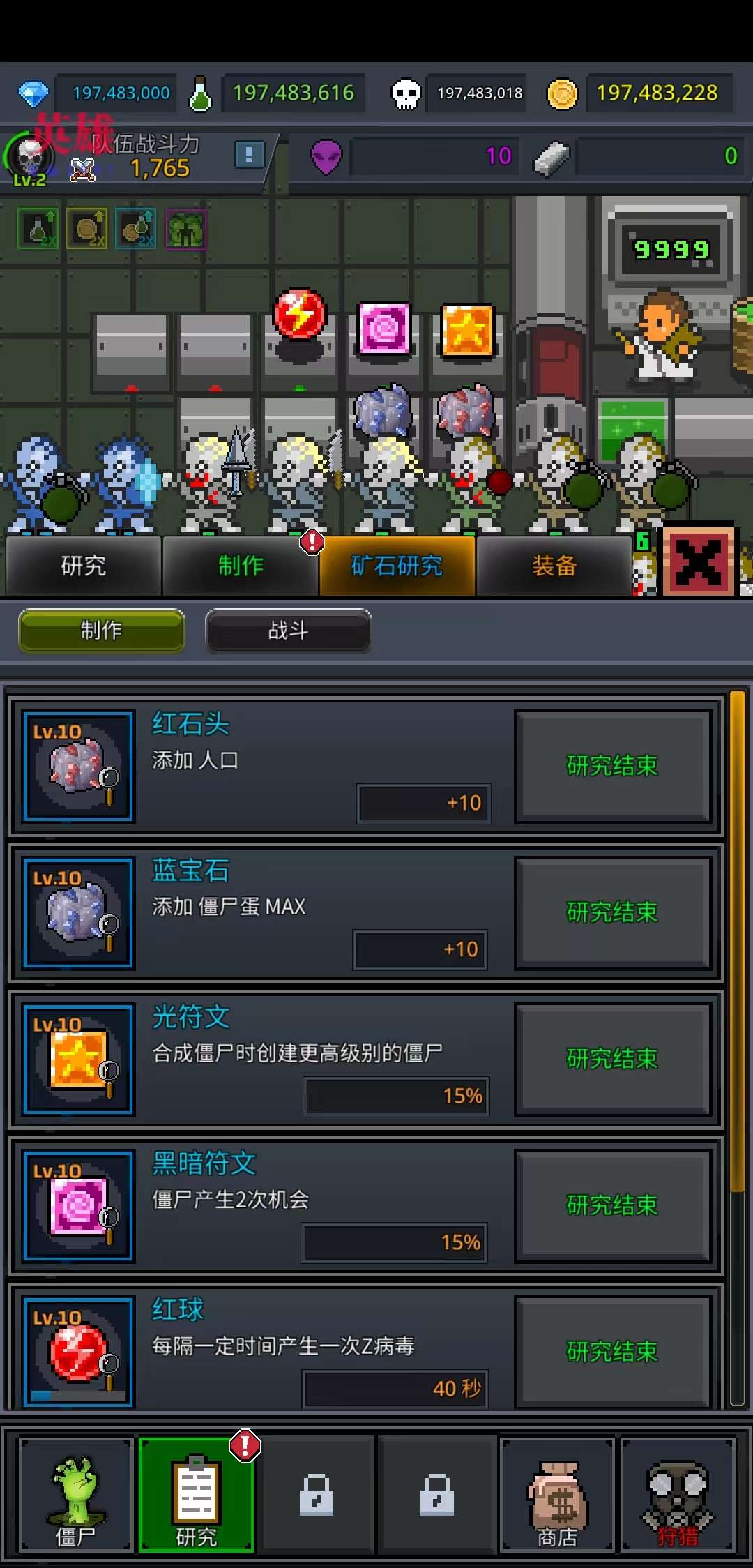The width and height of the screenshot is (753, 1568).
Task: Click 研究结束 for 红石头
Action: pos(612,766)
